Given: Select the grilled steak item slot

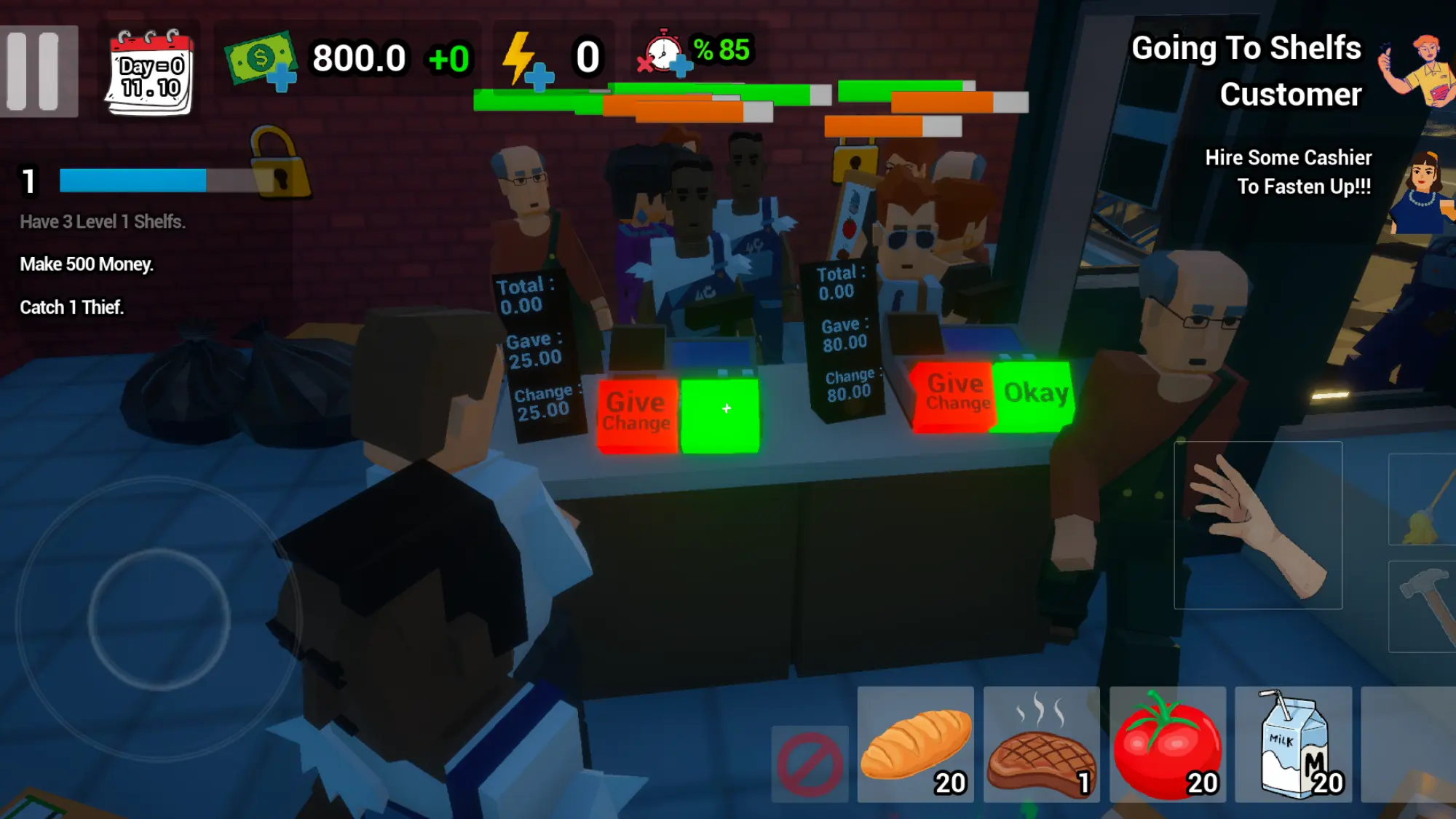Looking at the screenshot, I should 1041,745.
